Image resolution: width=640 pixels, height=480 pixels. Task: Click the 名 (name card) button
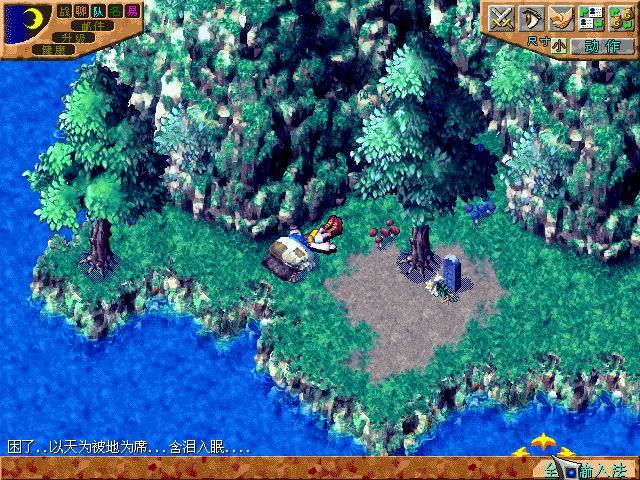pyautogui.click(x=116, y=10)
